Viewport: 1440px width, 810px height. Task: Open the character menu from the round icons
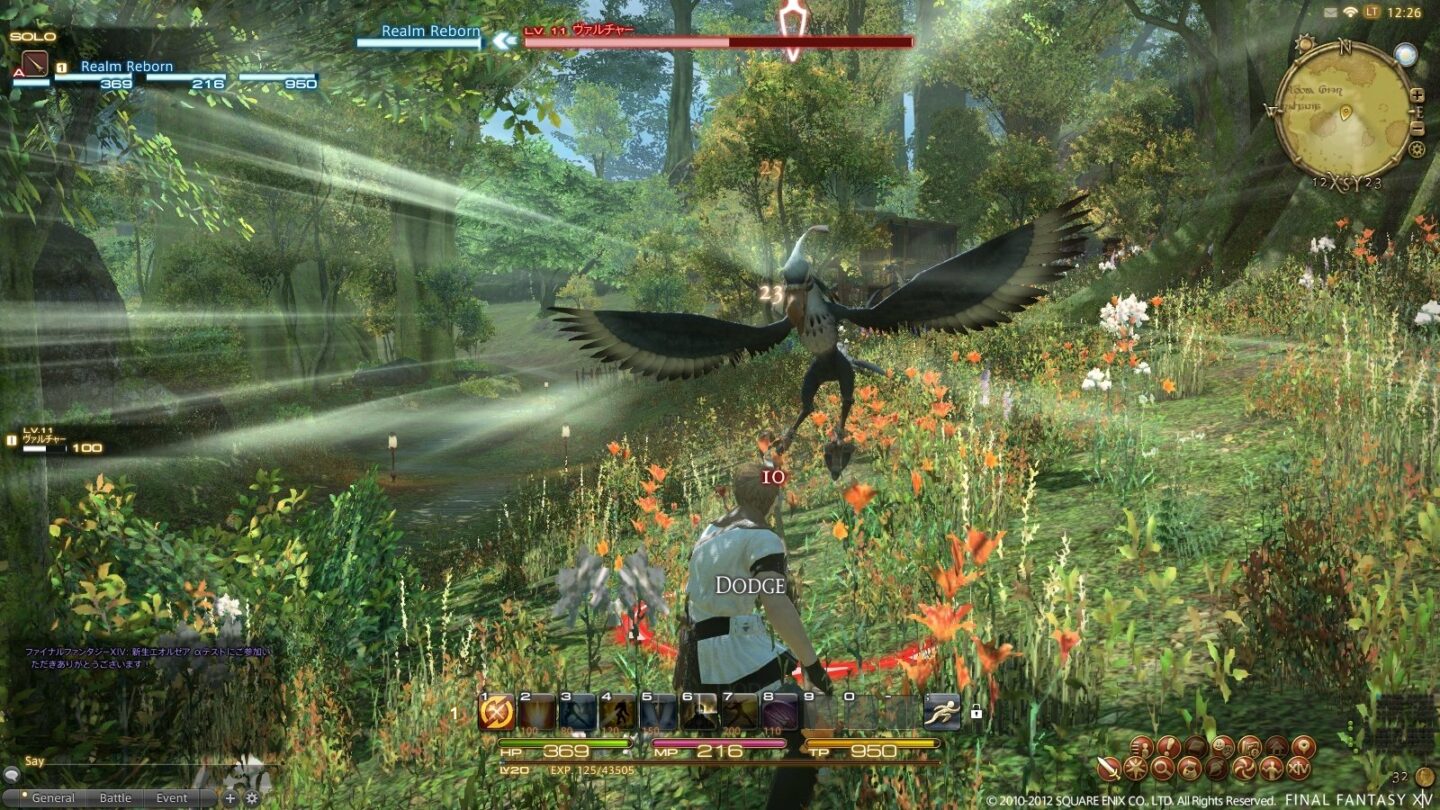1270,769
